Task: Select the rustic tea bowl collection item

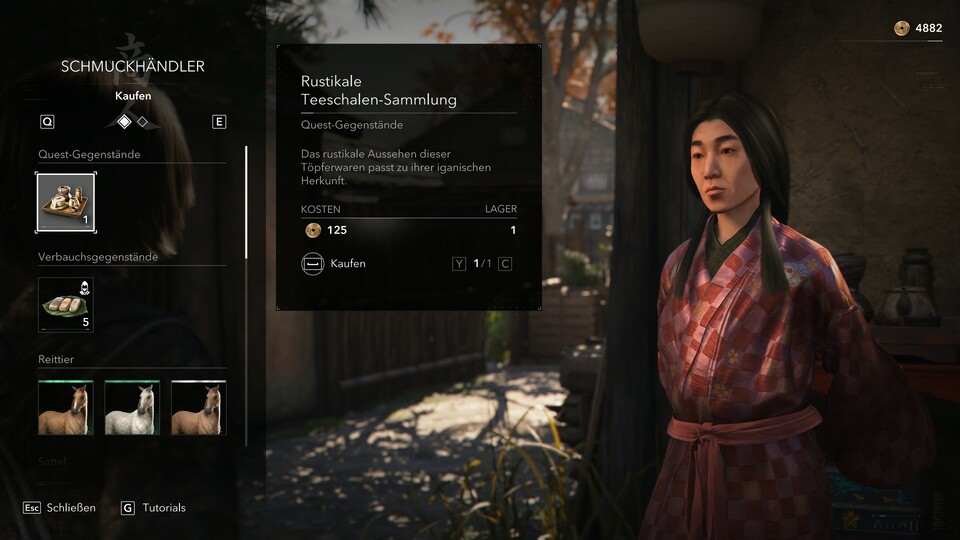Action: tap(66, 202)
